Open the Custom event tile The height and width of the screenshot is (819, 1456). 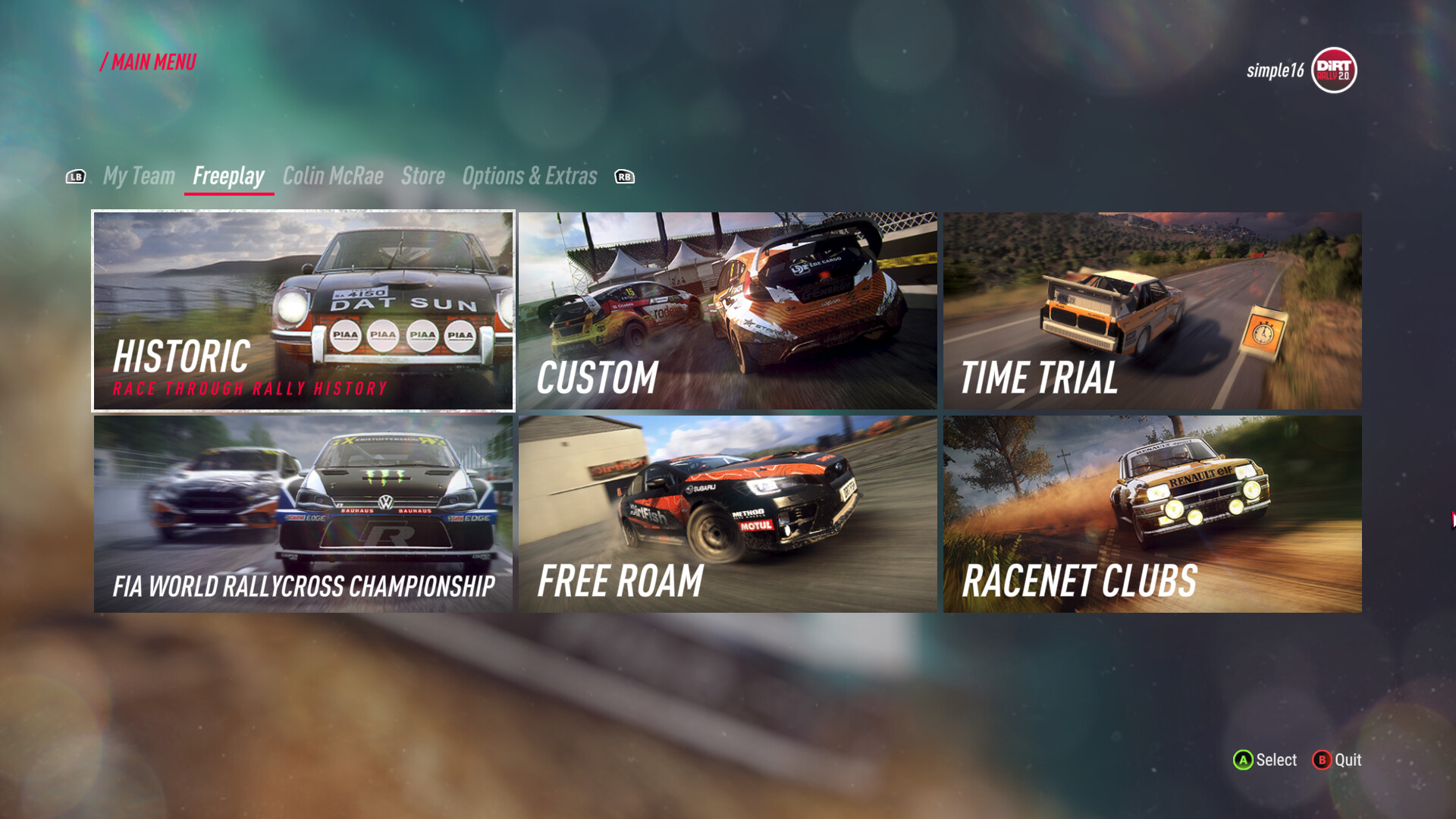coord(727,311)
